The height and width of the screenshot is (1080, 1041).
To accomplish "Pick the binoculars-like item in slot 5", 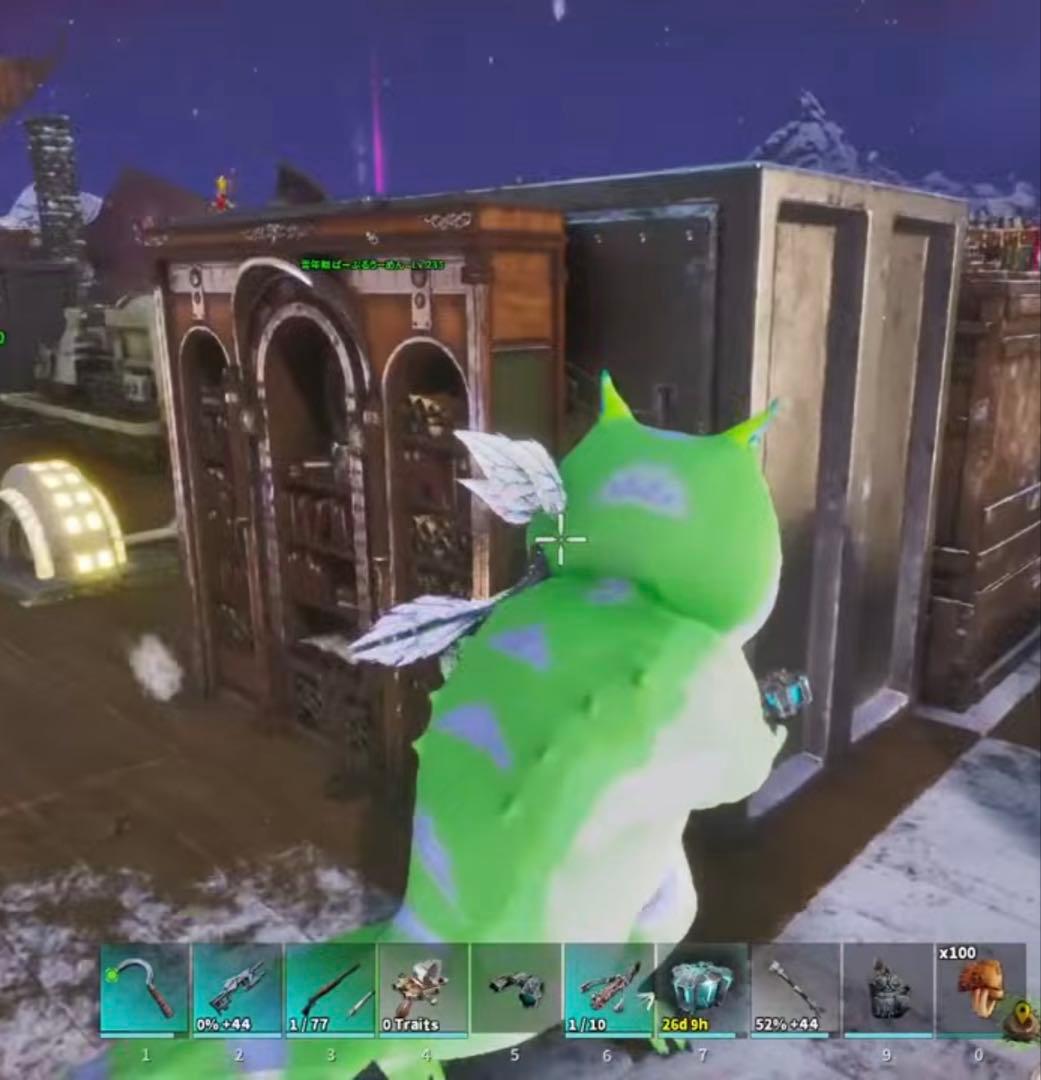I will (x=516, y=990).
